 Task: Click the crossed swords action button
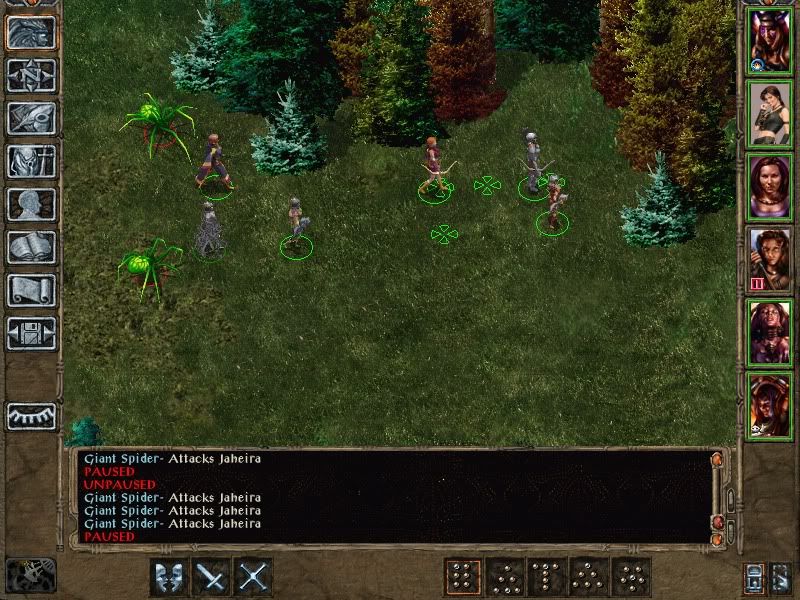coord(254,577)
